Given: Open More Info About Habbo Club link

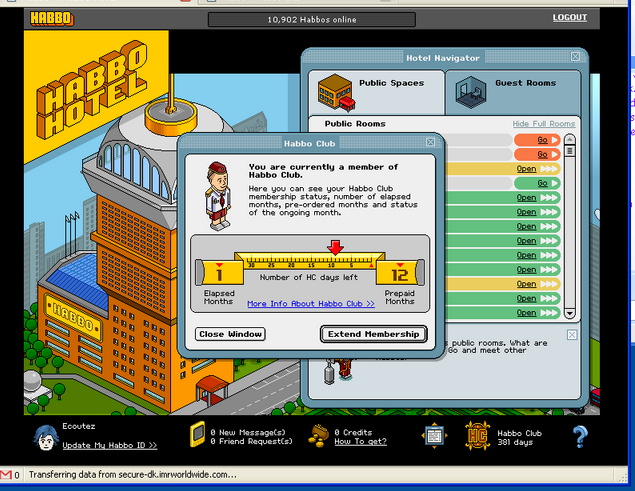Looking at the screenshot, I should point(311,304).
